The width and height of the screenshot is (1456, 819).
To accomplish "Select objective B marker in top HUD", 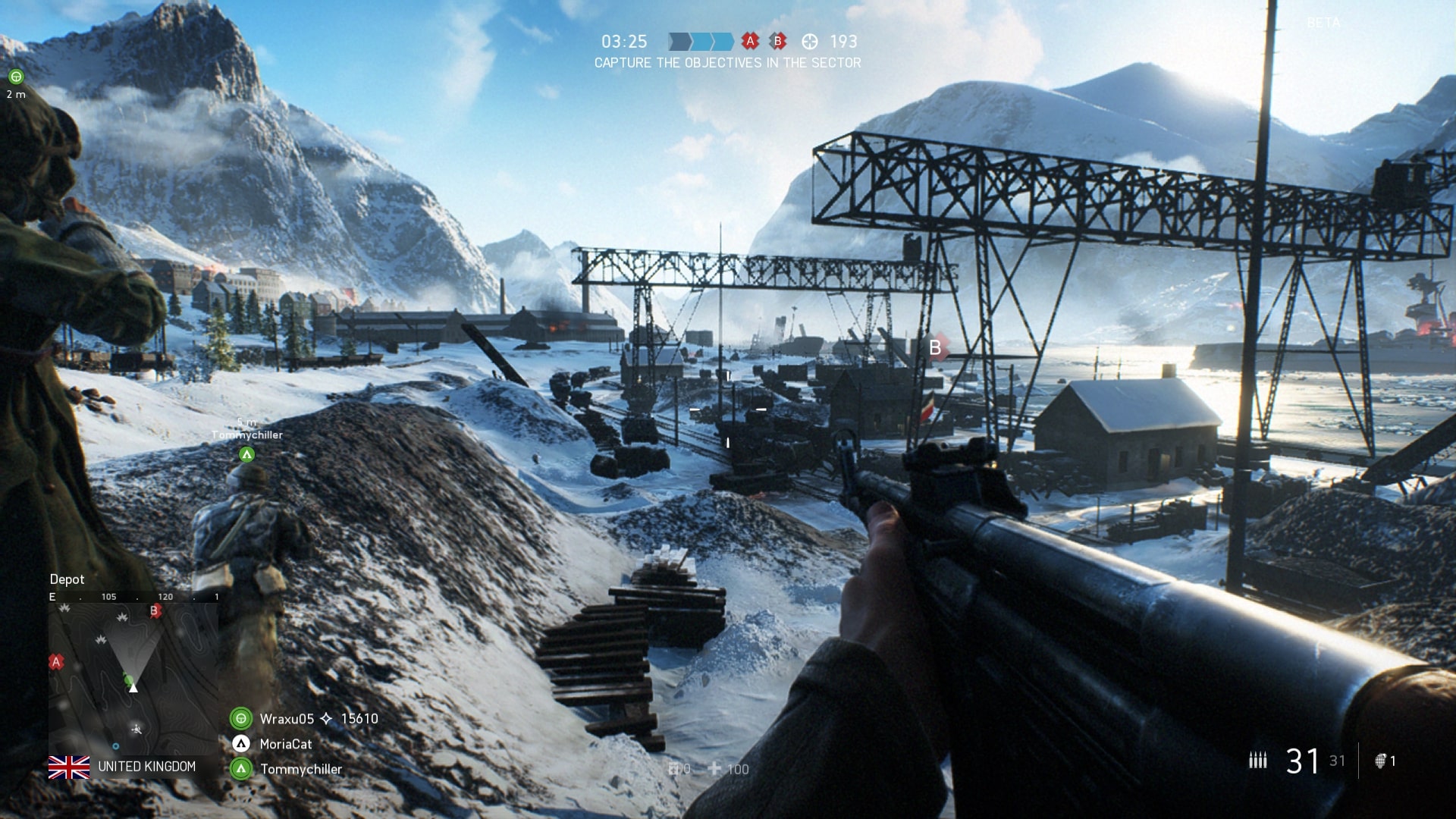I will [x=777, y=42].
